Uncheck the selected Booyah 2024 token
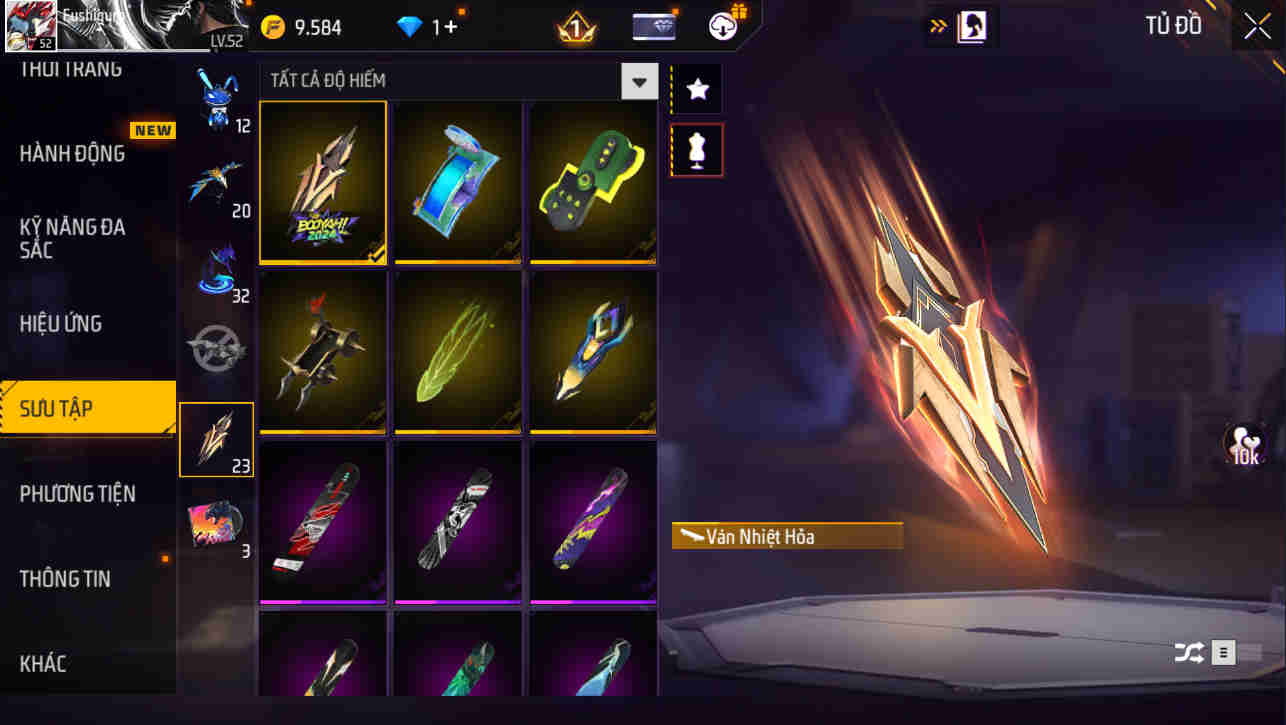The image size is (1286, 725). point(322,182)
